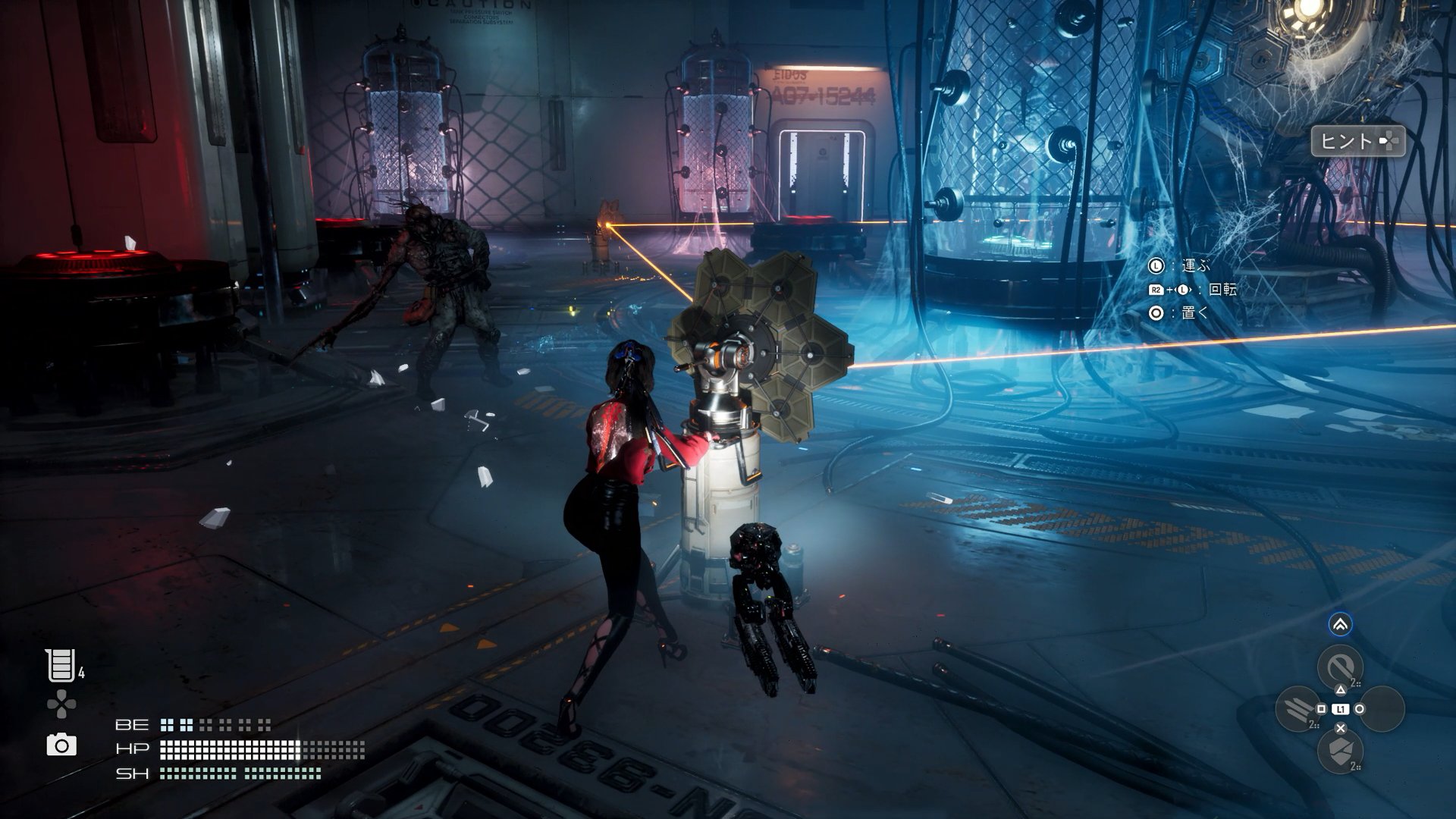The height and width of the screenshot is (819, 1456).
Task: Activate the triple blade beta skill
Action: (x=1298, y=709)
